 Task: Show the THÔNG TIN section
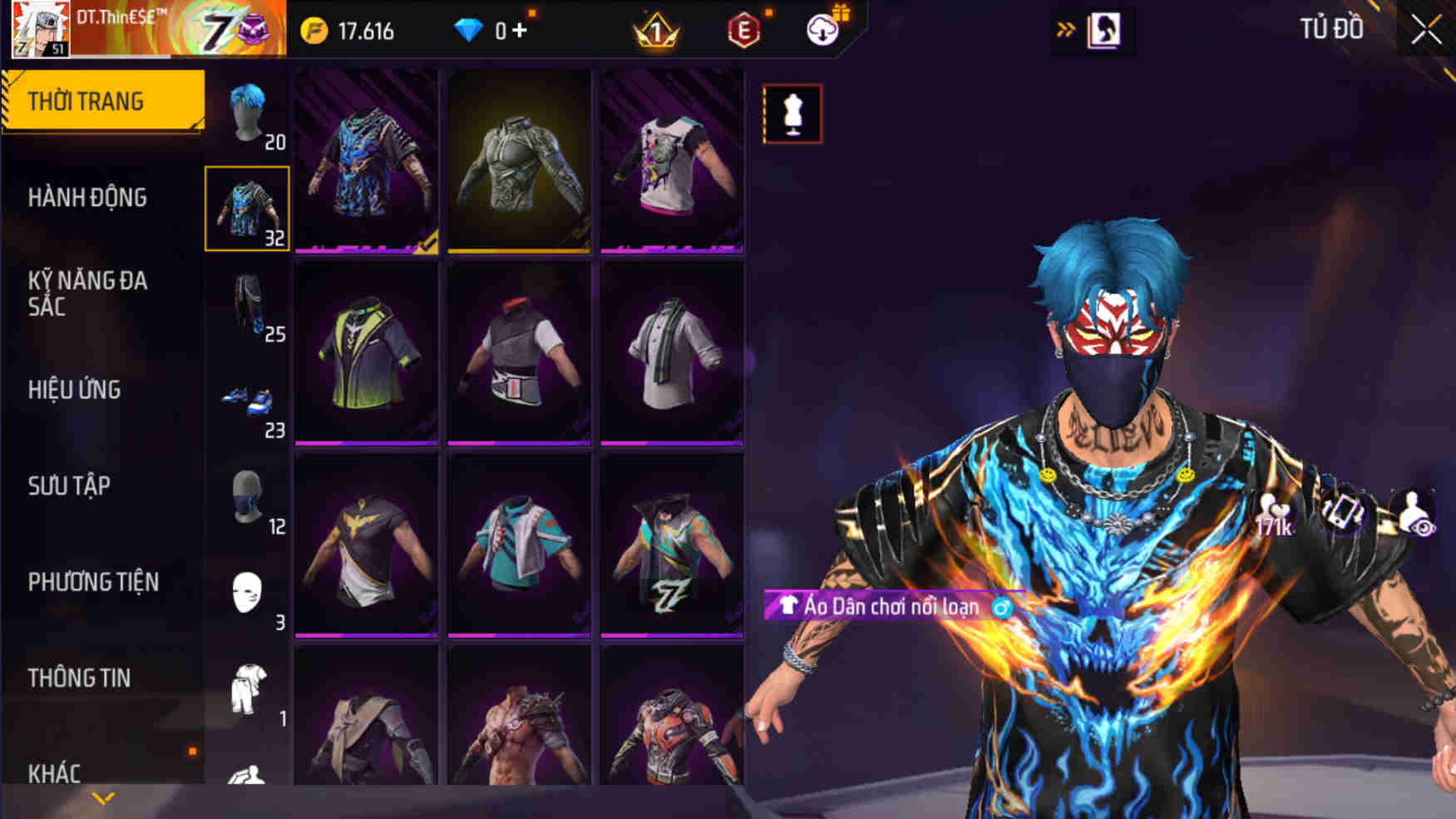pyautogui.click(x=79, y=678)
